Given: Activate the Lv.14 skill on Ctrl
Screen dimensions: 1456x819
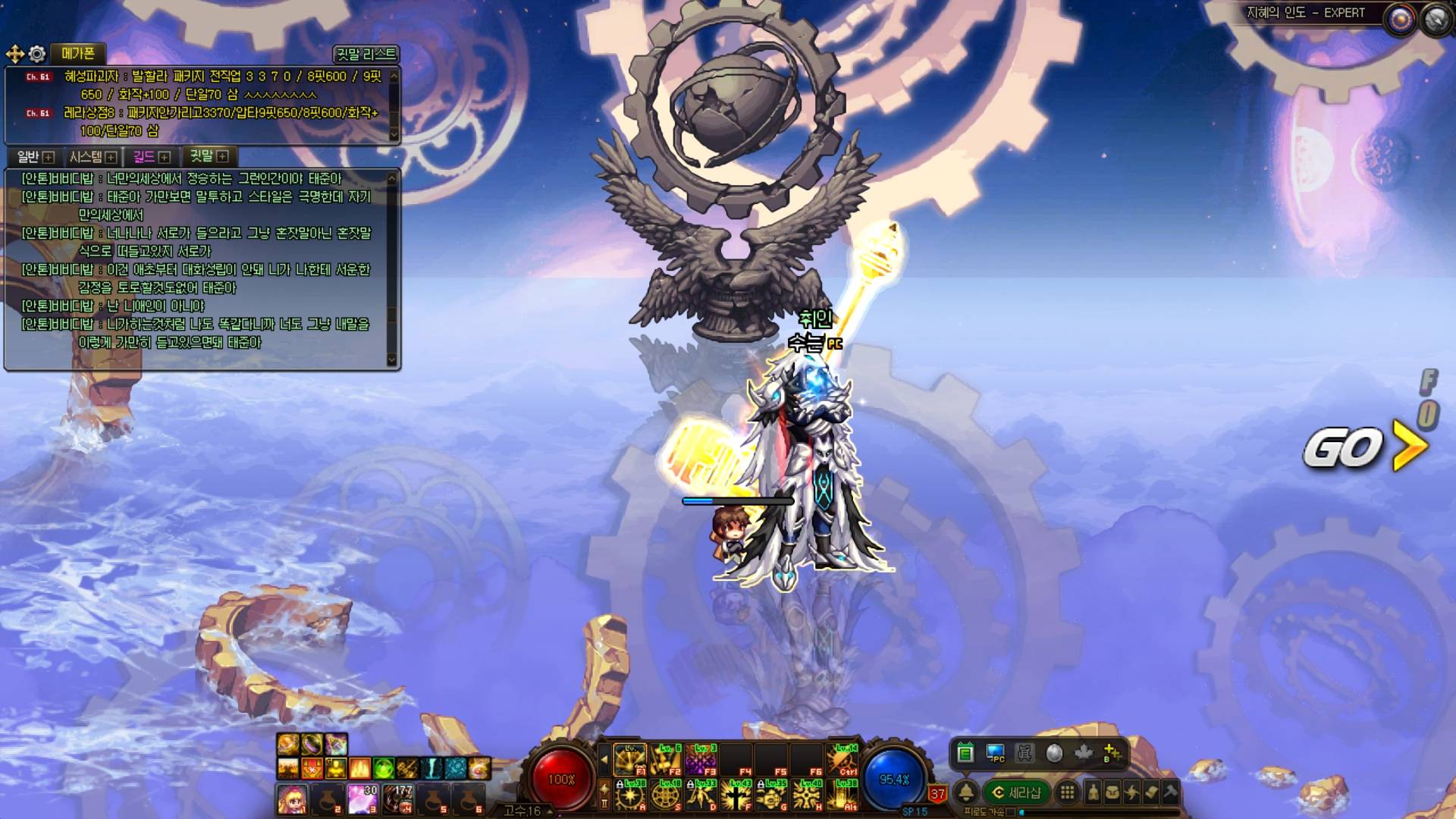Looking at the screenshot, I should [x=843, y=759].
